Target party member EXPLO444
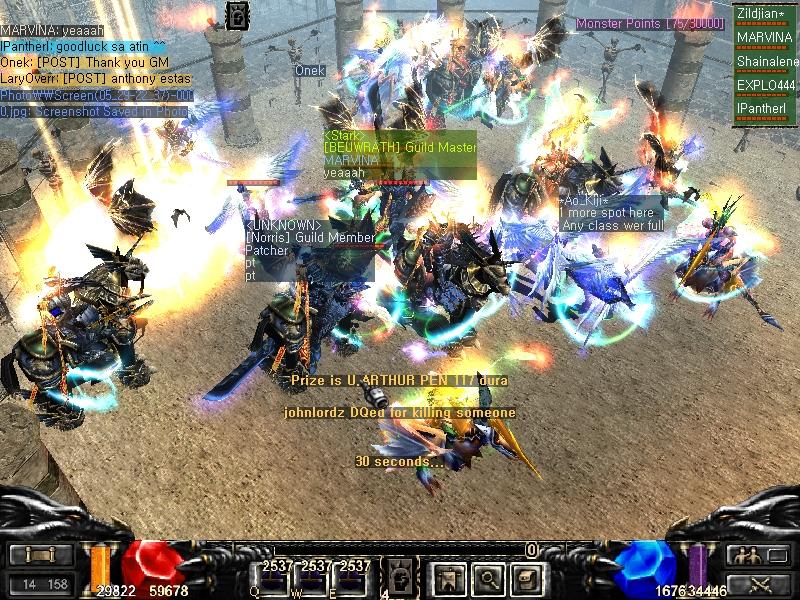This screenshot has width=800, height=600. [765, 86]
